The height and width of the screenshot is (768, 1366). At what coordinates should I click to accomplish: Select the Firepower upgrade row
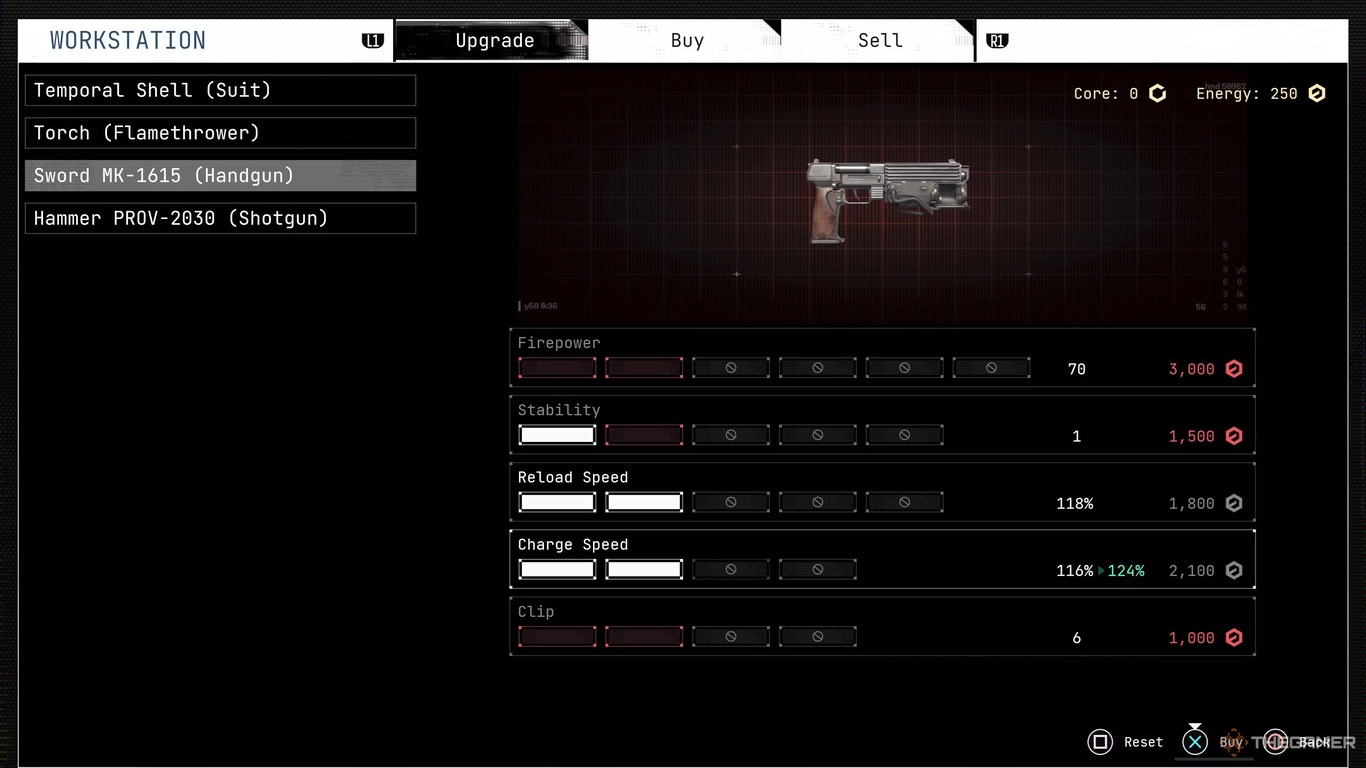click(x=882, y=357)
